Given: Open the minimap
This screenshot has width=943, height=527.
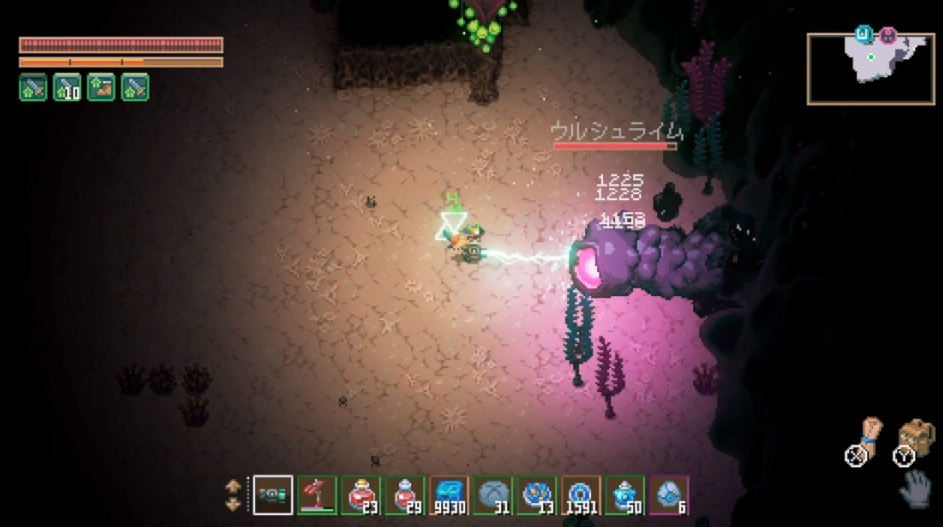Looking at the screenshot, I should (870, 68).
